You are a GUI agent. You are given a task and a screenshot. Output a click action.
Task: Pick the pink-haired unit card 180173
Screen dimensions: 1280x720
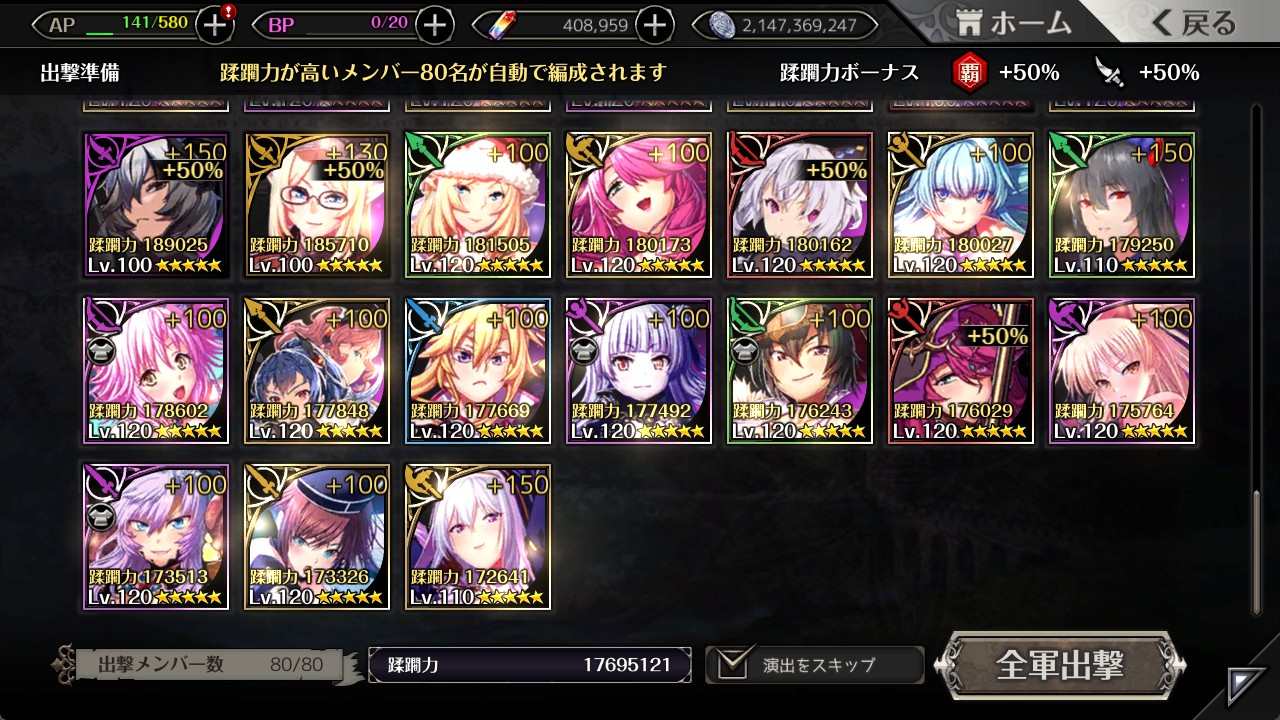tap(639, 205)
